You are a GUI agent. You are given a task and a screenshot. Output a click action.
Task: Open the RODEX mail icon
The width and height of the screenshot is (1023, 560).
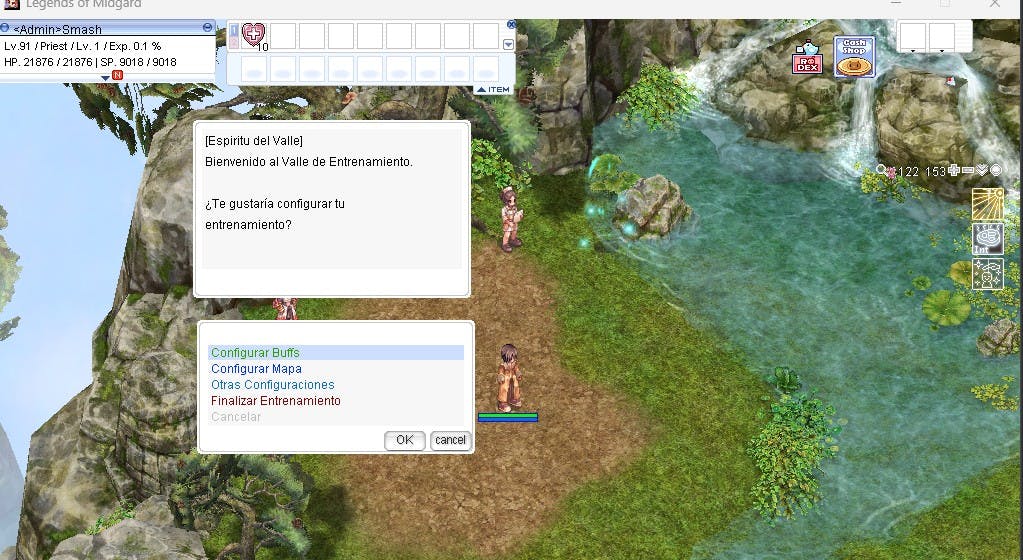(x=806, y=58)
